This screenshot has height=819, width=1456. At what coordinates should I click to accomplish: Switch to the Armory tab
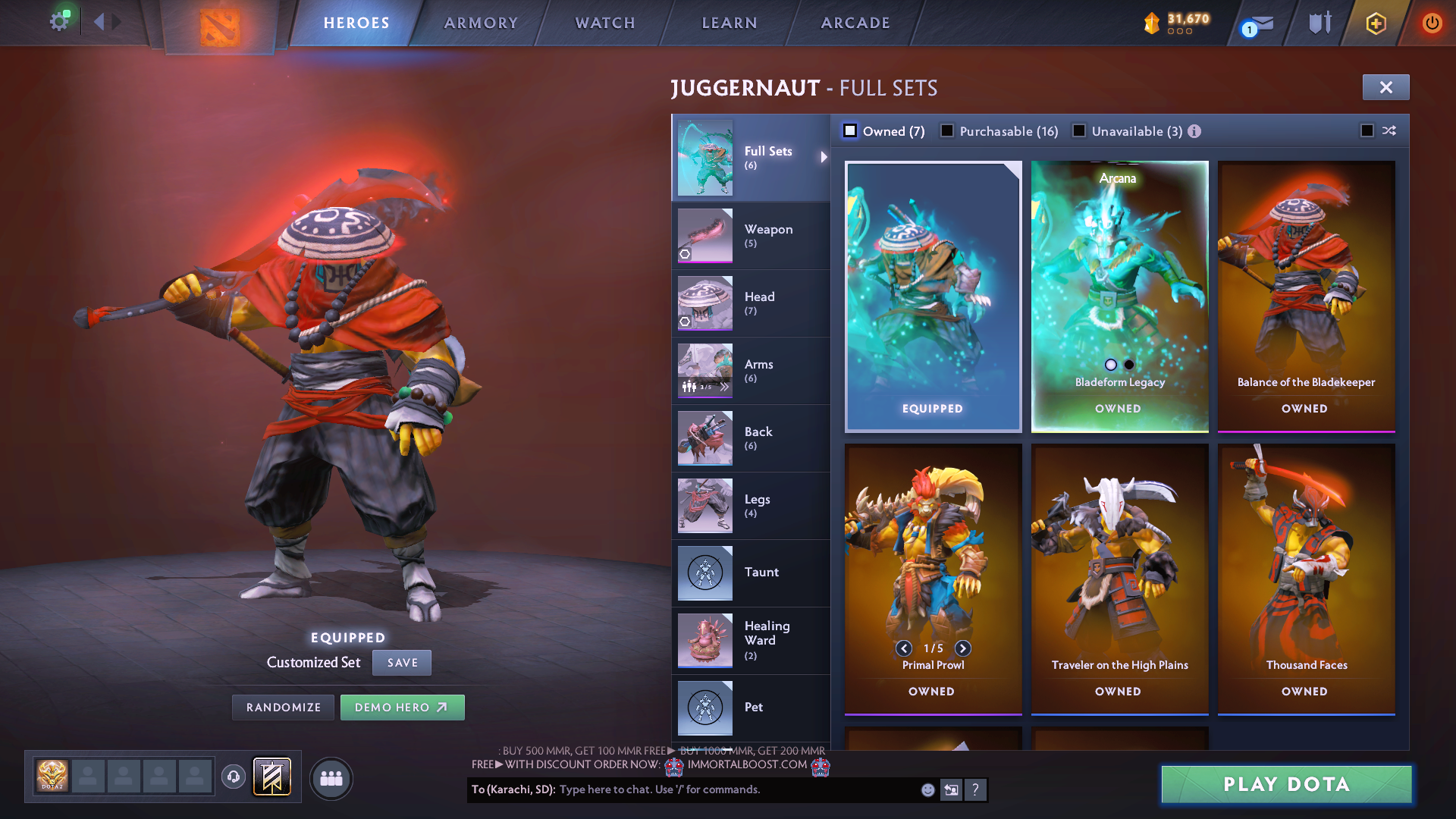click(x=481, y=23)
